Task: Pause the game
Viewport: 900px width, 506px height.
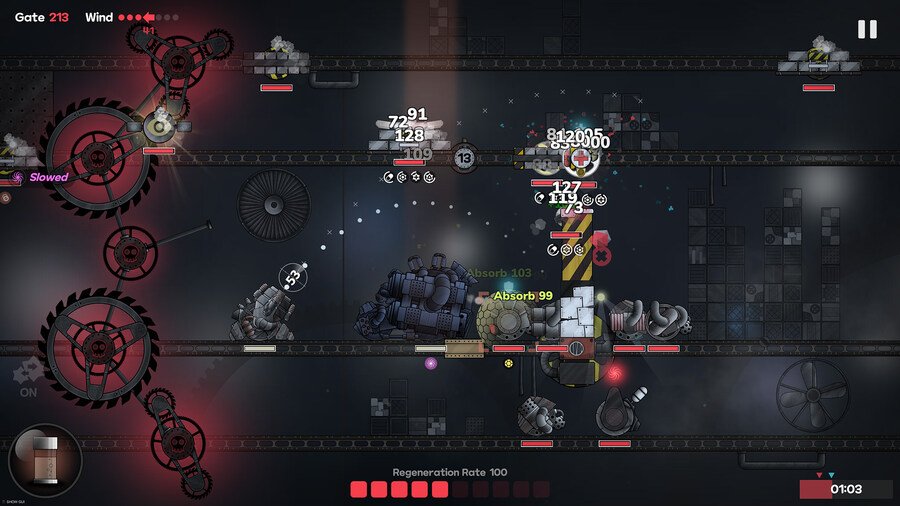Action: [867, 29]
